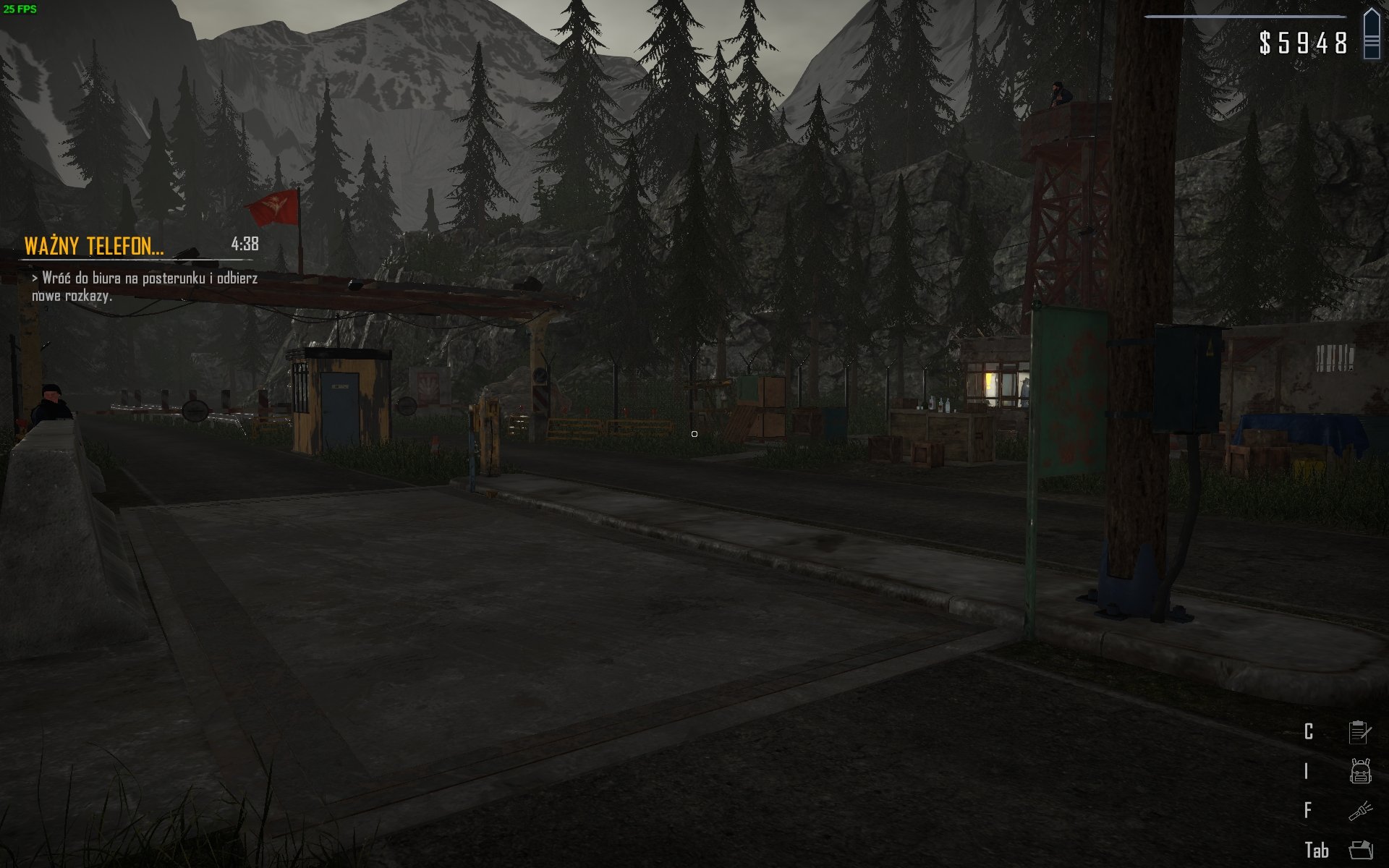The image size is (1389, 868).
Task: Open the folder documents icon
Action: 1360,850
